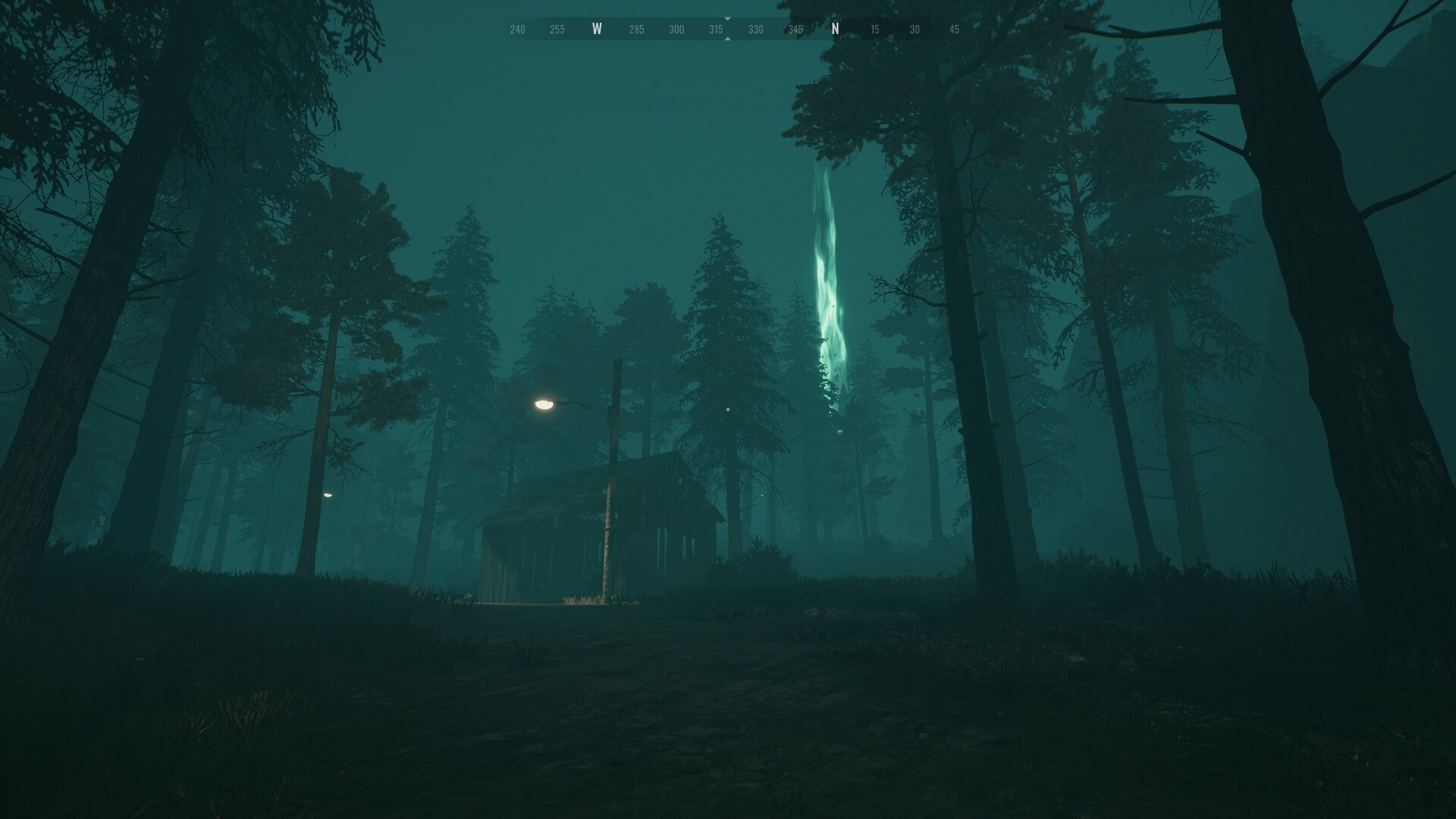The image size is (1456, 819).
Task: Click the W heading on the compass
Action: (x=598, y=28)
